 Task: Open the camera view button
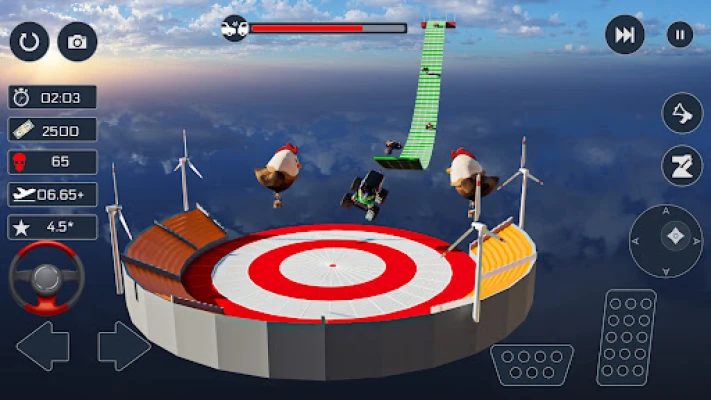coord(77,42)
